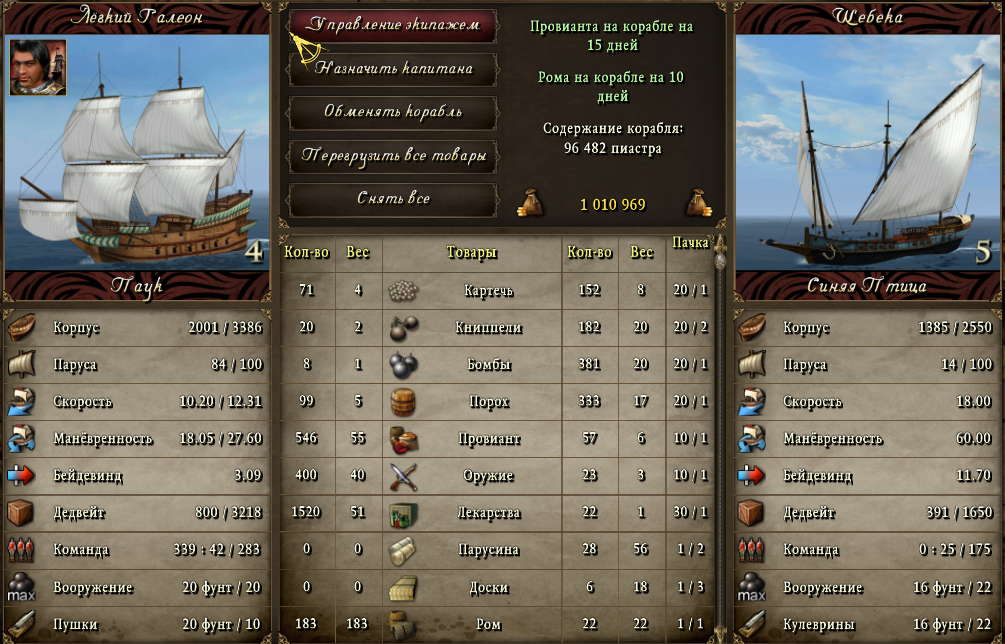Choose the Оружие crossed swords row

coord(488,476)
